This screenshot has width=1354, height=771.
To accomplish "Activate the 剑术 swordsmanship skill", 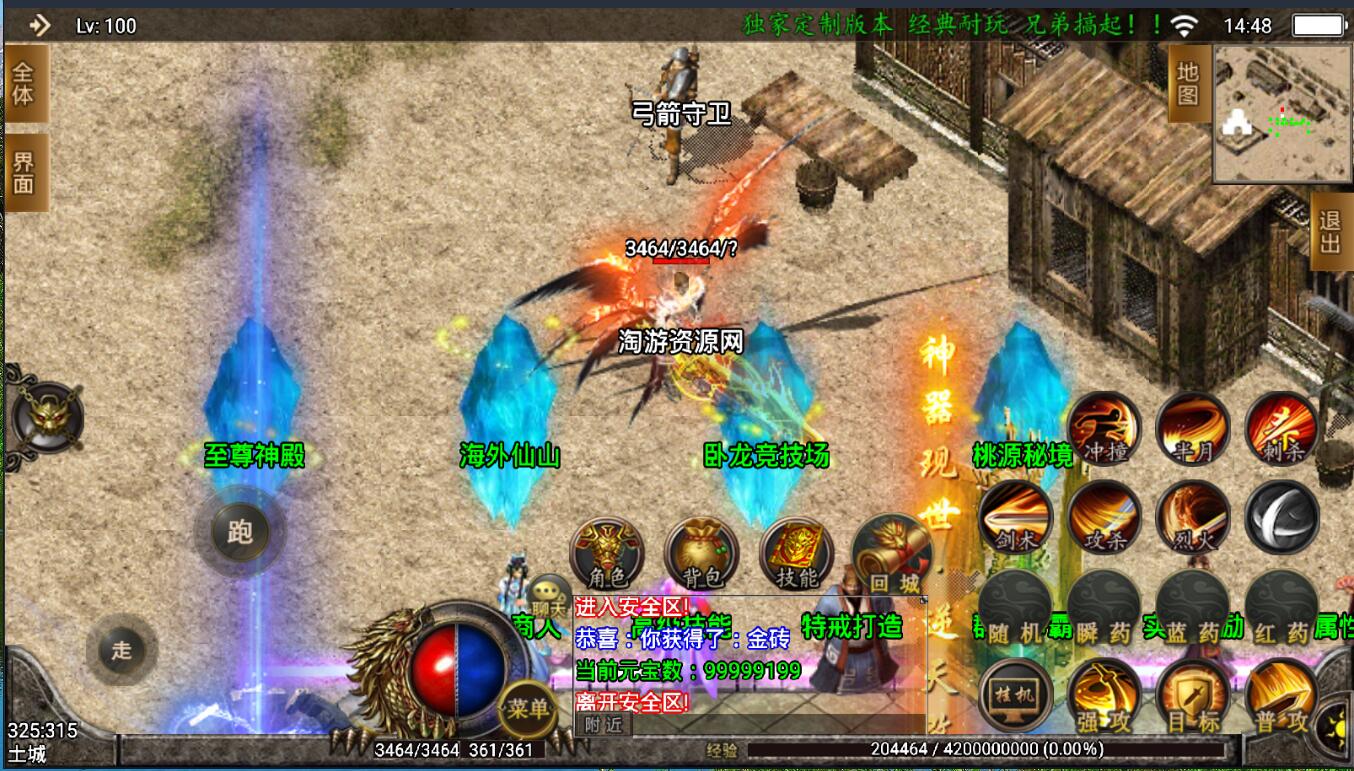I will point(1015,517).
